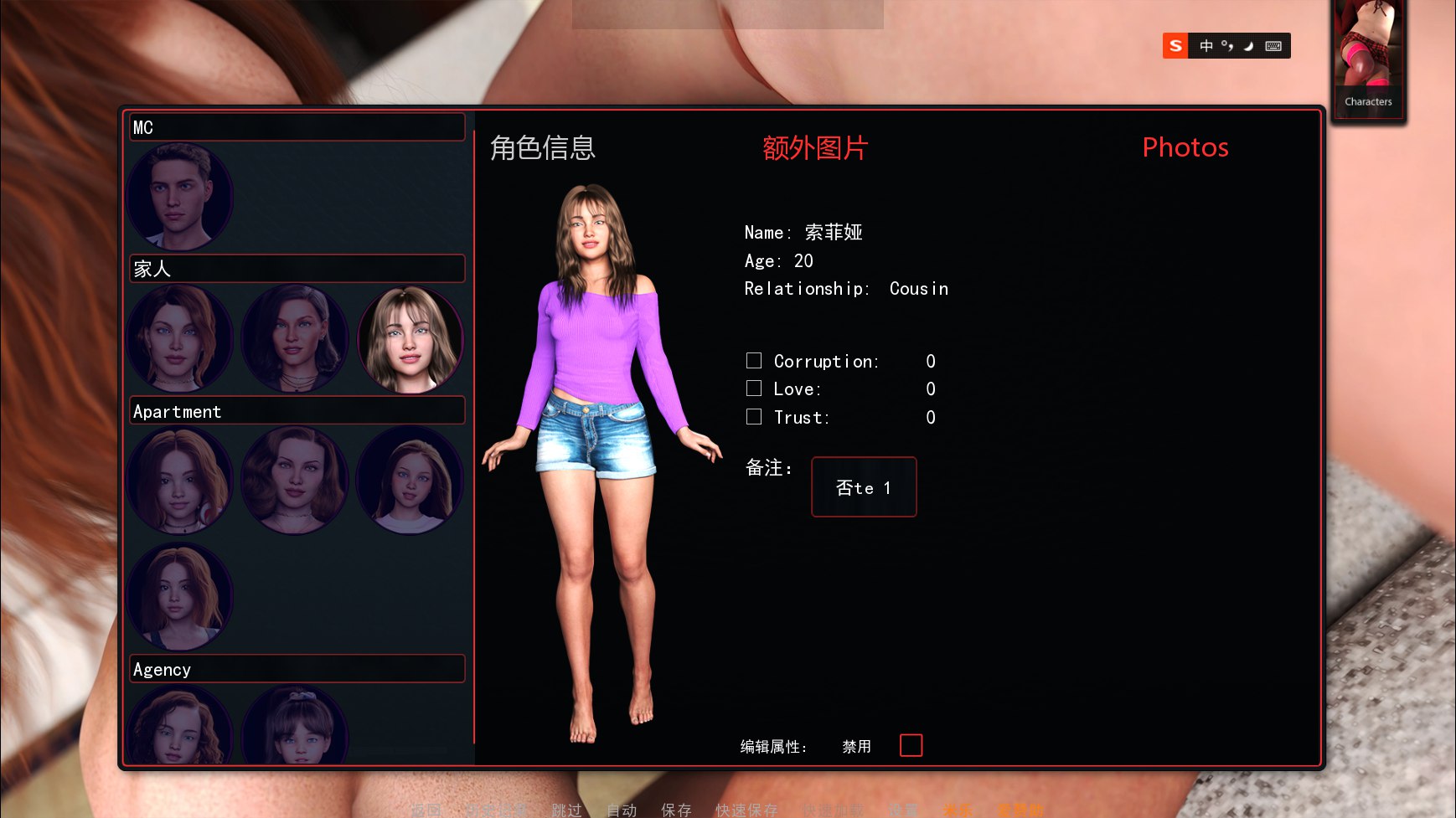This screenshot has height=818, width=1456.
Task: Select the MC male character portrait
Action: click(179, 198)
